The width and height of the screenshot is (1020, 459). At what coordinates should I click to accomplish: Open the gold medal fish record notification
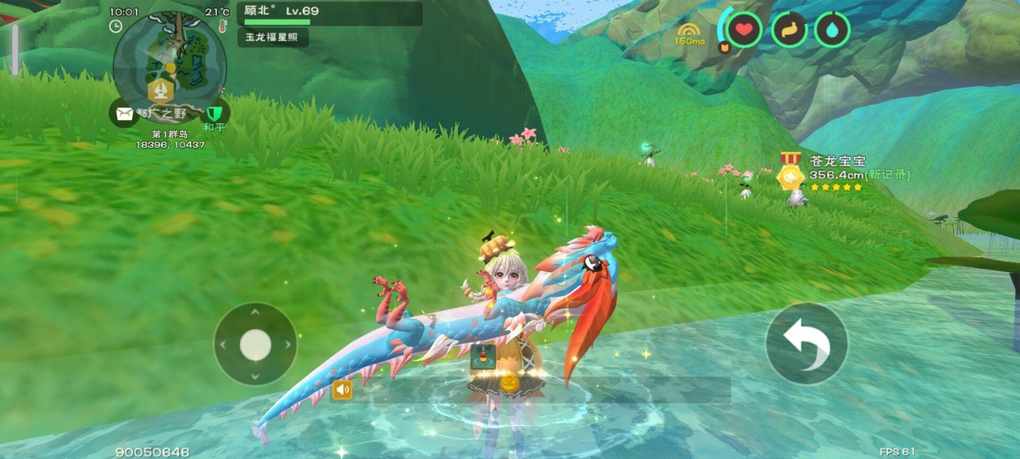tap(792, 172)
